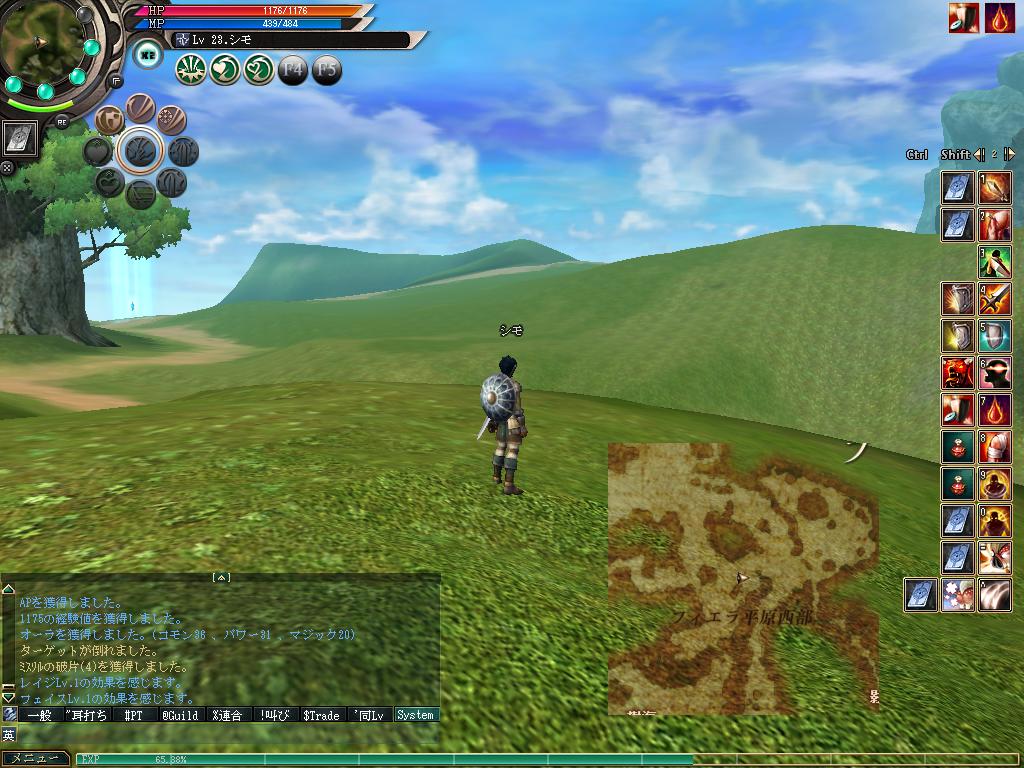Image resolution: width=1024 pixels, height=768 pixels.
Task: Go to the next hotbar page arrow
Action: (x=1010, y=154)
